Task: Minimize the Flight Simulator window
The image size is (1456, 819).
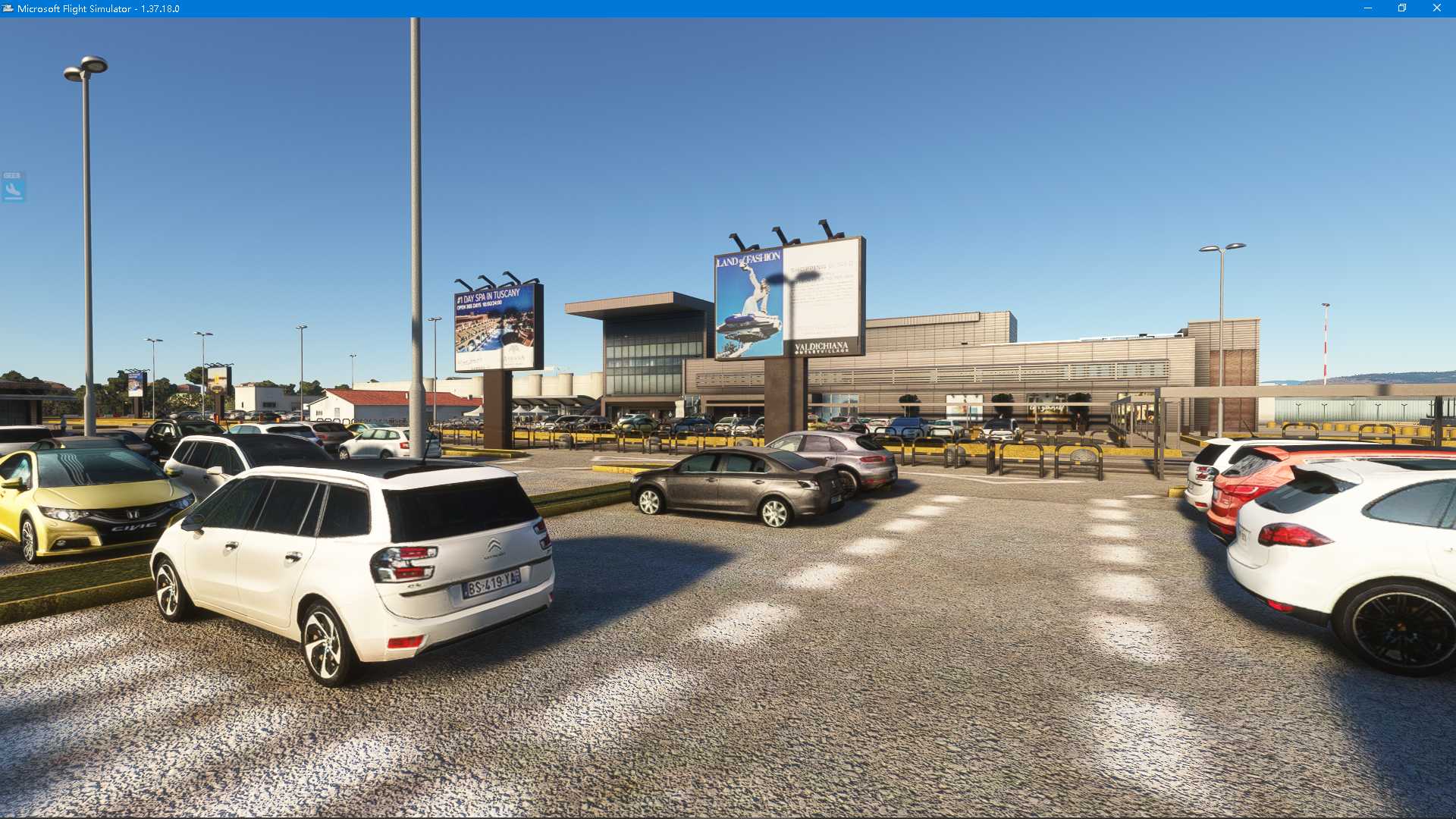Action: [1368, 8]
